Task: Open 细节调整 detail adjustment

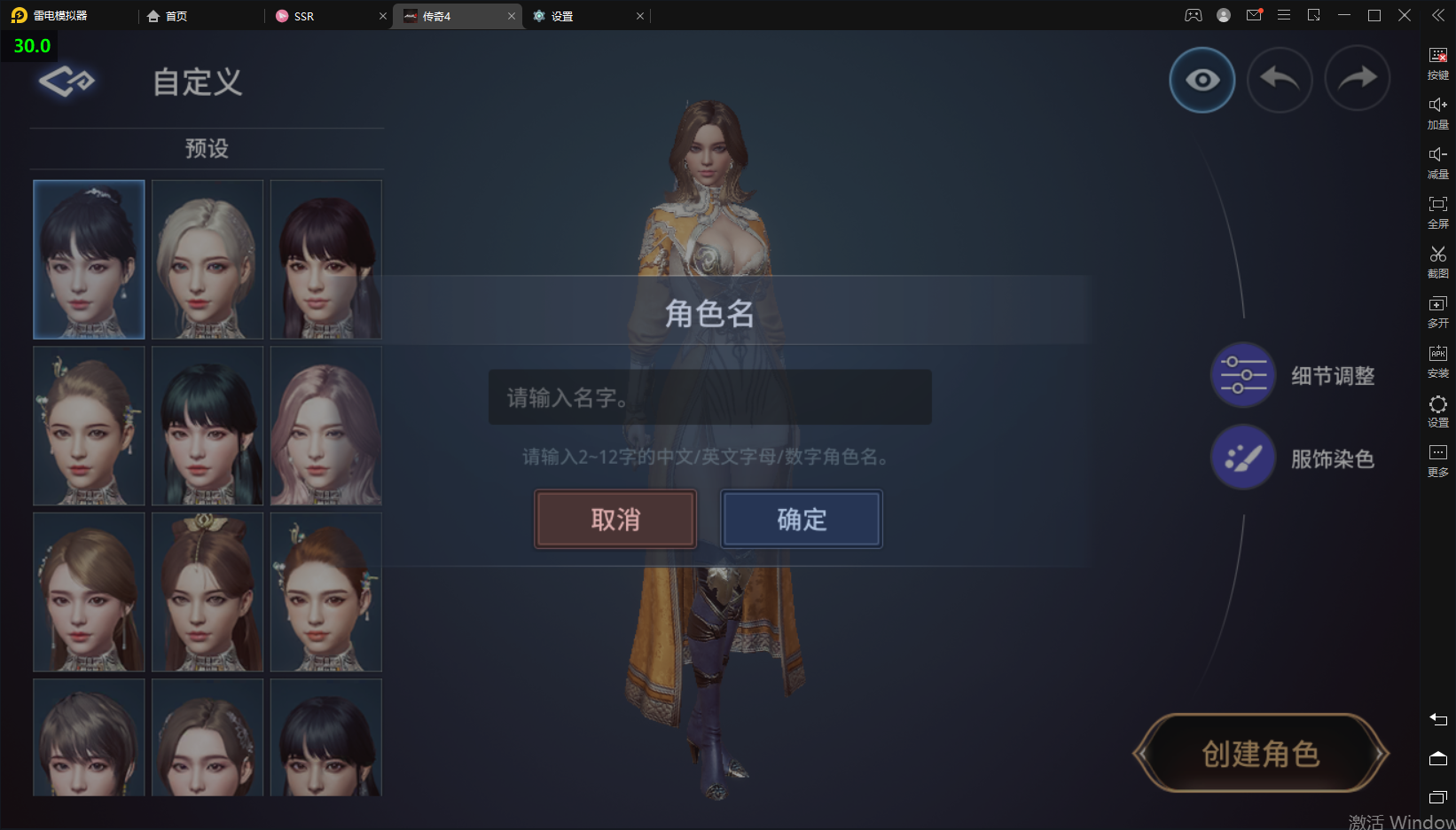Action: click(1244, 375)
